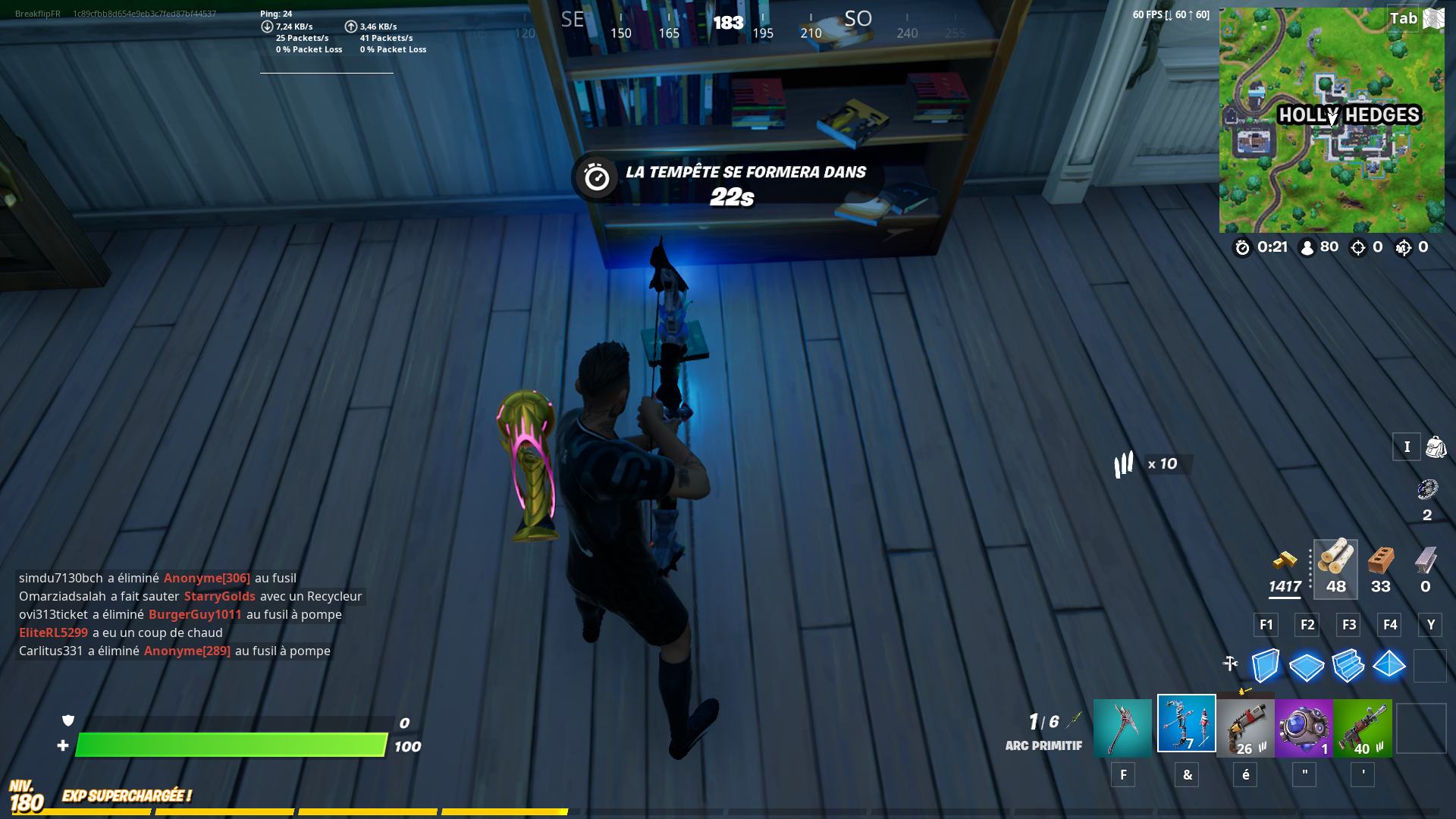Select the Shockwave Grenade slot
1456x819 pixels.
coord(1304,726)
